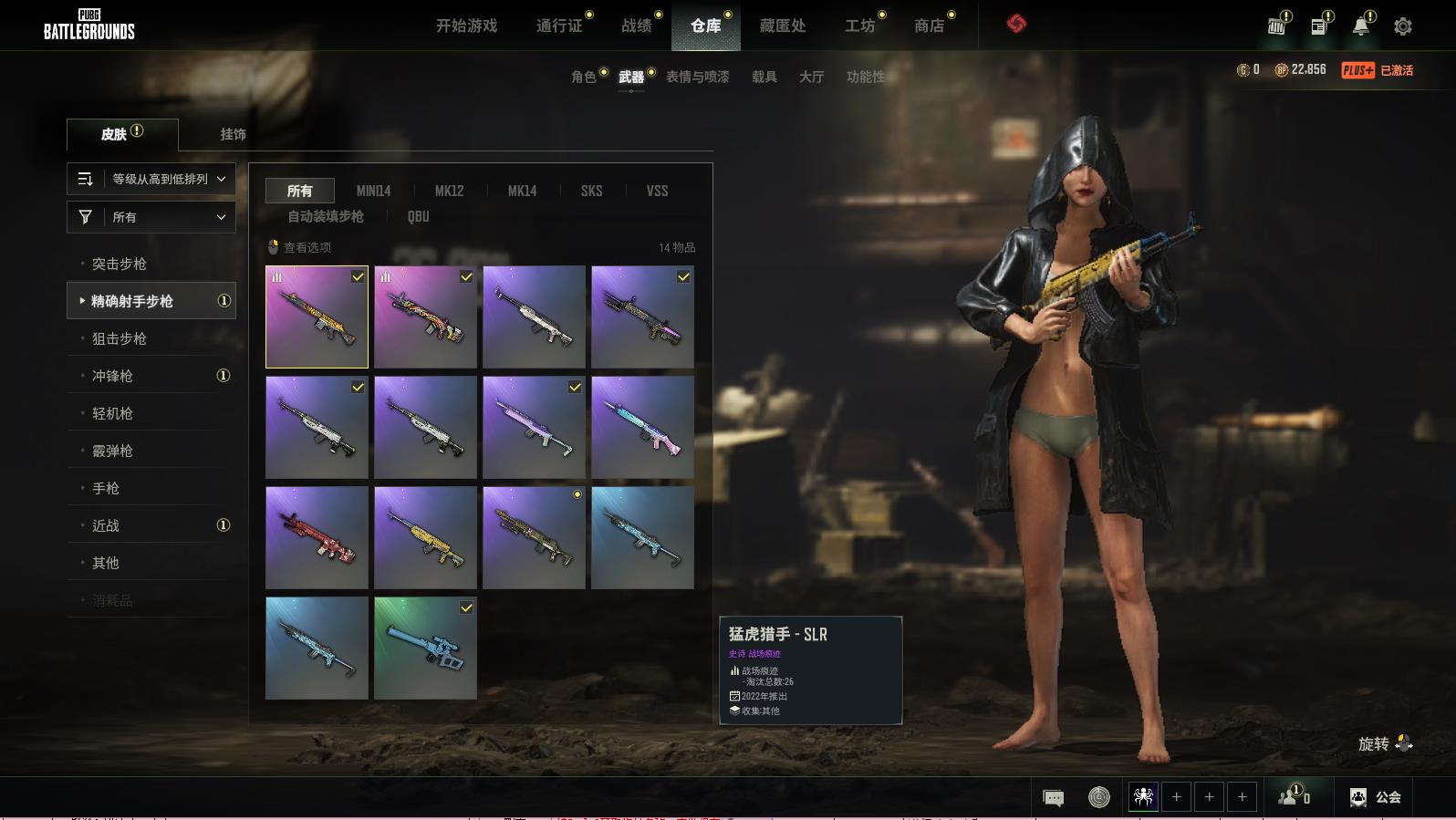Select the 手枪 pistol category
The width and height of the screenshot is (1456, 820).
coord(106,488)
